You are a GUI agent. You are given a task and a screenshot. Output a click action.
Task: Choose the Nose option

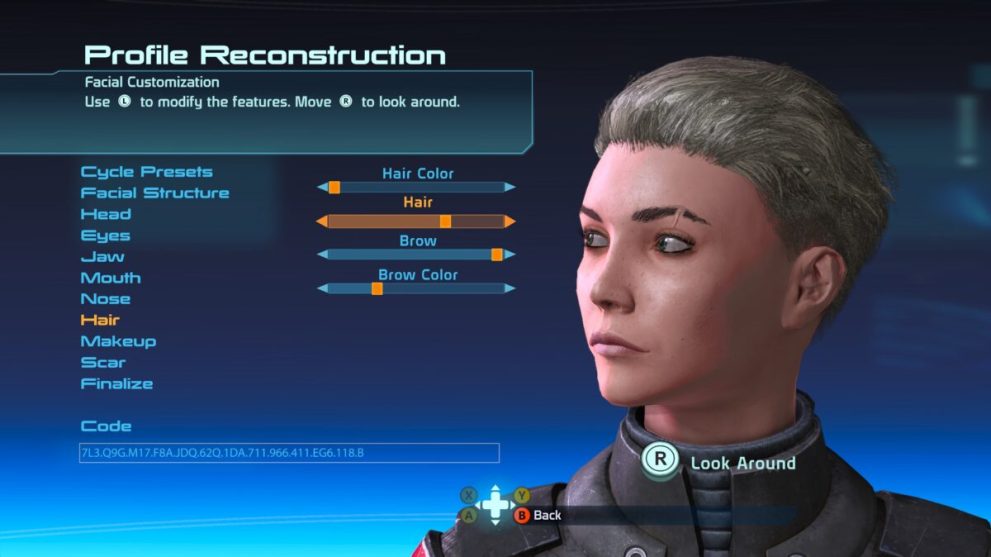click(x=105, y=299)
